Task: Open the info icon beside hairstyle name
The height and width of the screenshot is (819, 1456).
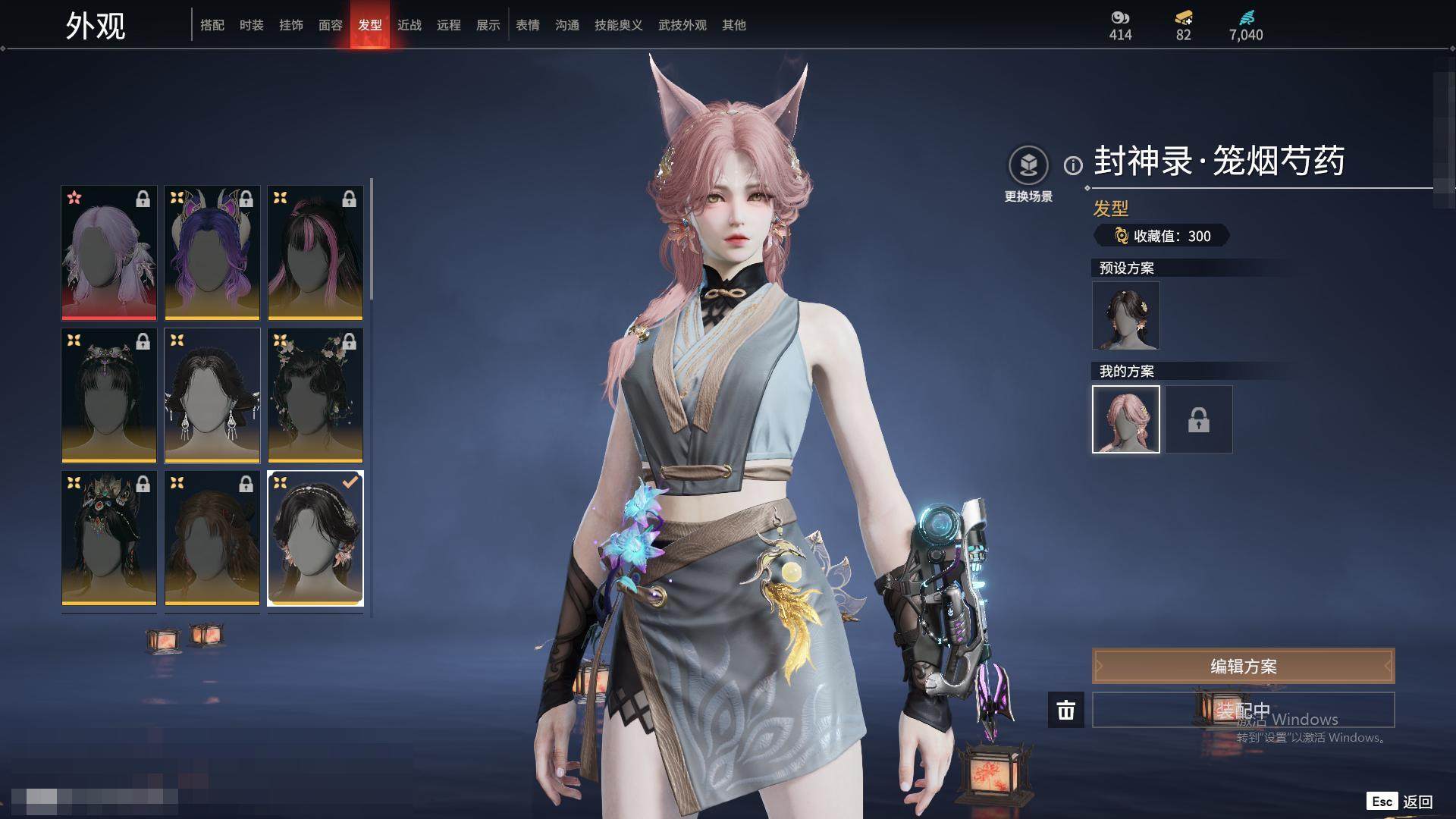Action: click(1073, 165)
